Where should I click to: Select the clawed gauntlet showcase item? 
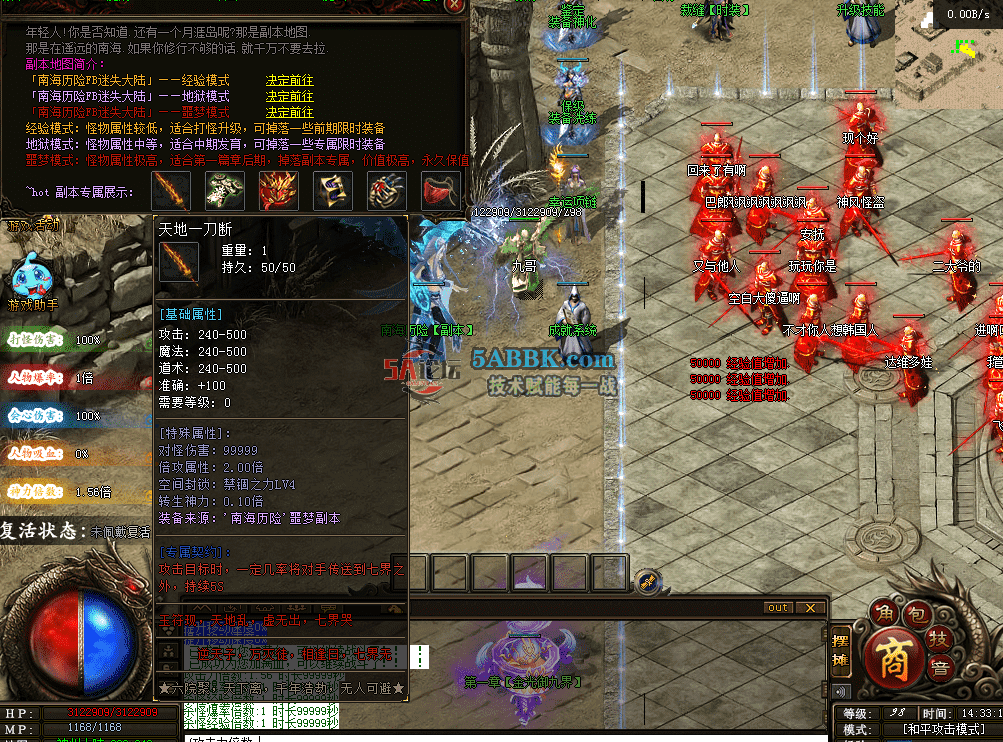pyautogui.click(x=386, y=189)
